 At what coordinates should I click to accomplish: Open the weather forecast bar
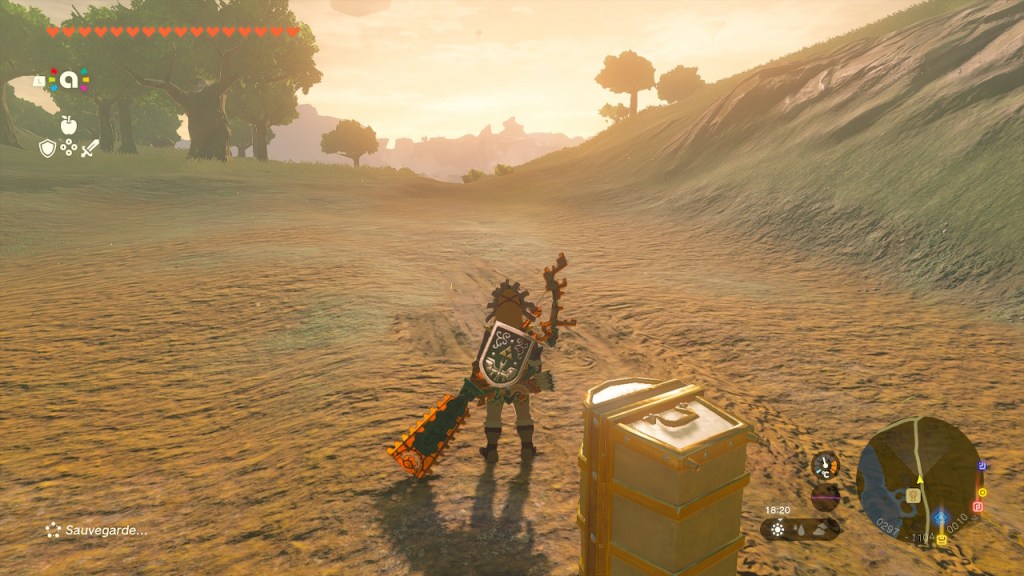point(800,528)
